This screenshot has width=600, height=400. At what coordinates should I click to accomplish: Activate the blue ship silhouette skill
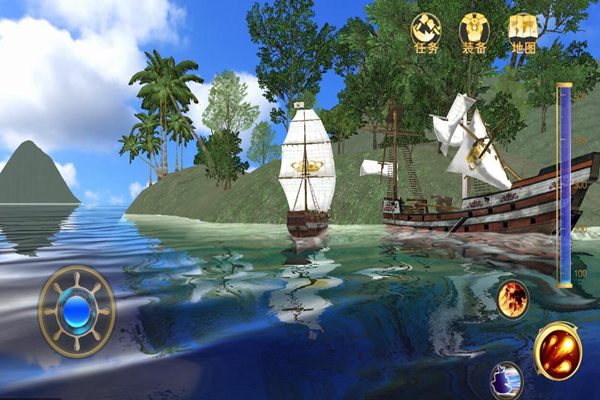pos(507,381)
